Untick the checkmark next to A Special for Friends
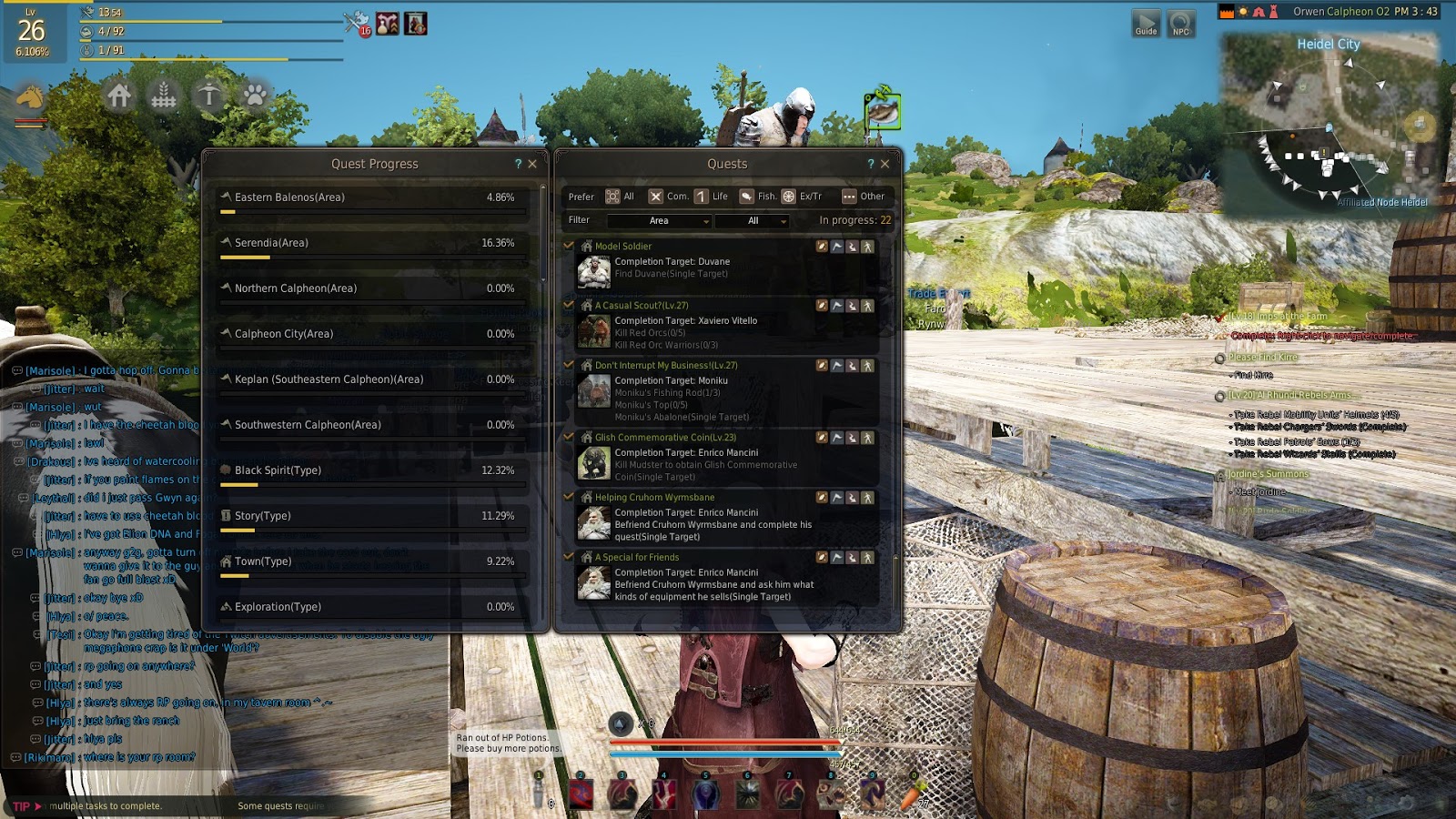 (568, 557)
